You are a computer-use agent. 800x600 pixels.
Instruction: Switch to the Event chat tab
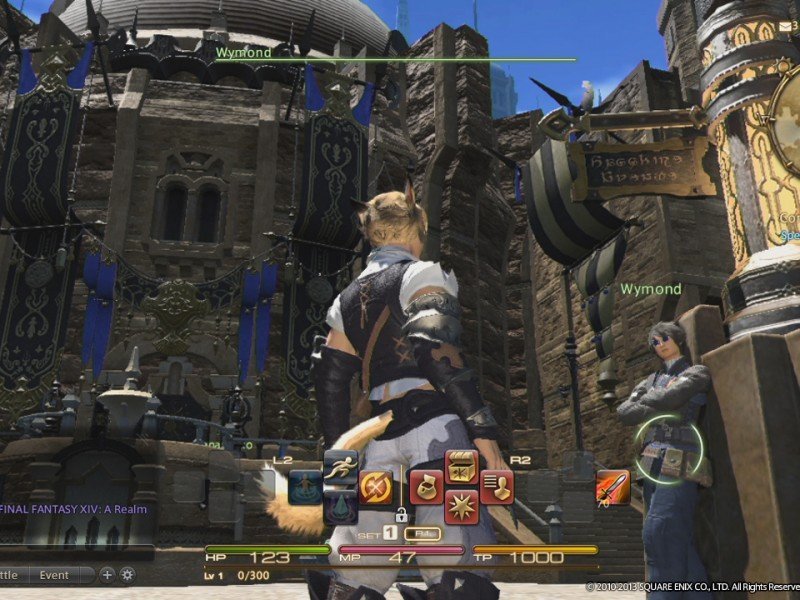pos(54,575)
